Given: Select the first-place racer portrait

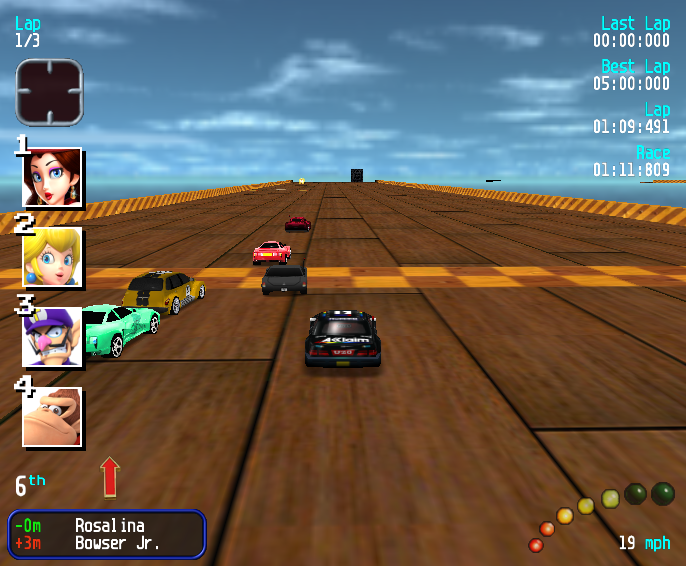Looking at the screenshot, I should coord(52,177).
